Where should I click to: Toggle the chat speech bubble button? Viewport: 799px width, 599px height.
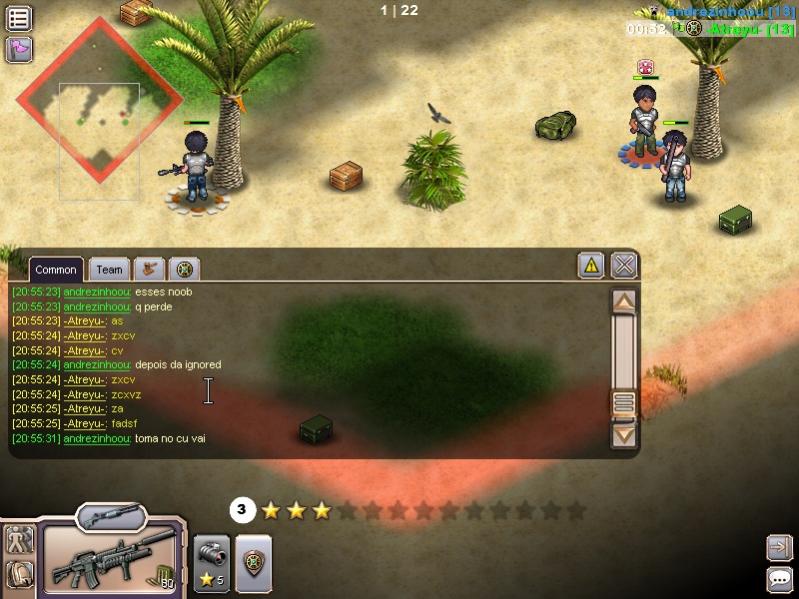[x=779, y=579]
